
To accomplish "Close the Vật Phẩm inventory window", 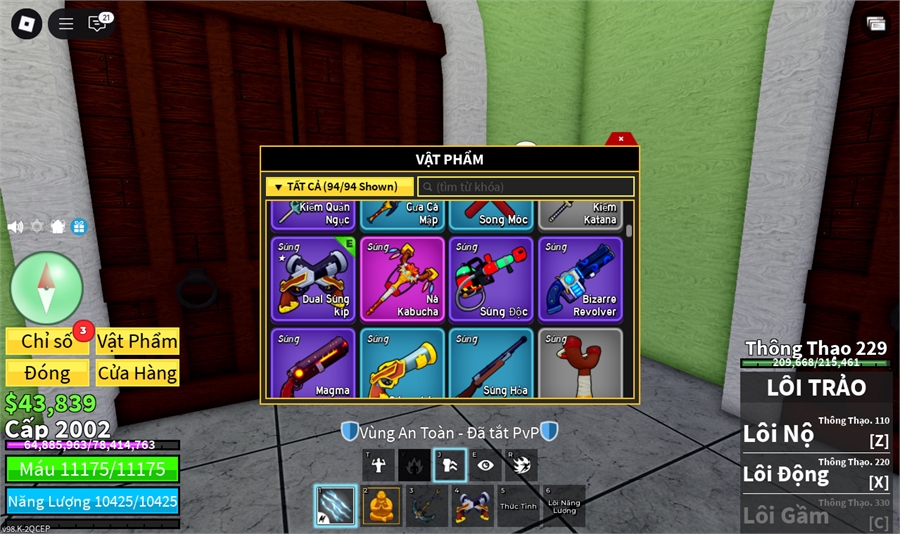I will tap(621, 139).
